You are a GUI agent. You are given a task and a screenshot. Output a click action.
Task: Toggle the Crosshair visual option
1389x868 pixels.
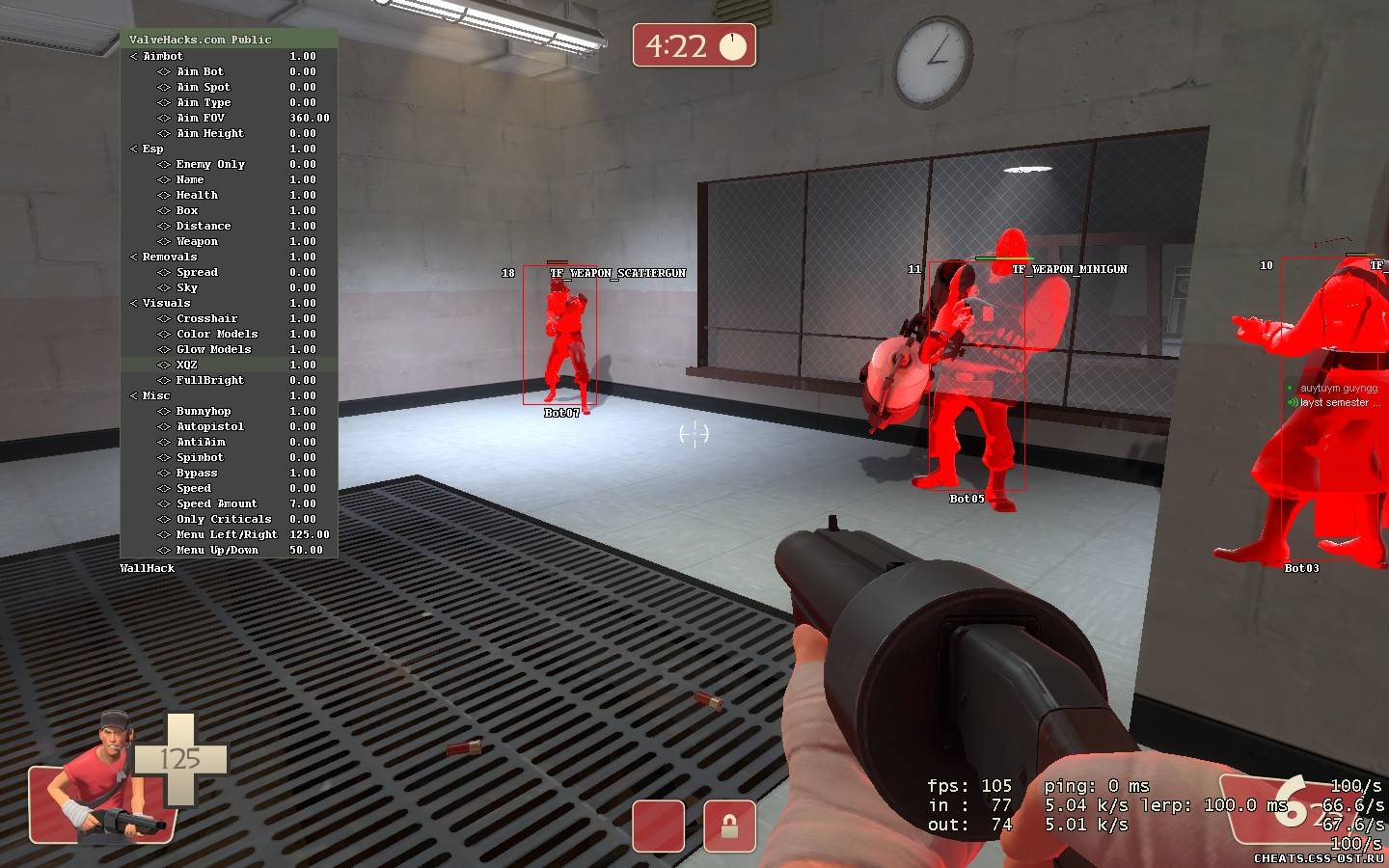206,318
